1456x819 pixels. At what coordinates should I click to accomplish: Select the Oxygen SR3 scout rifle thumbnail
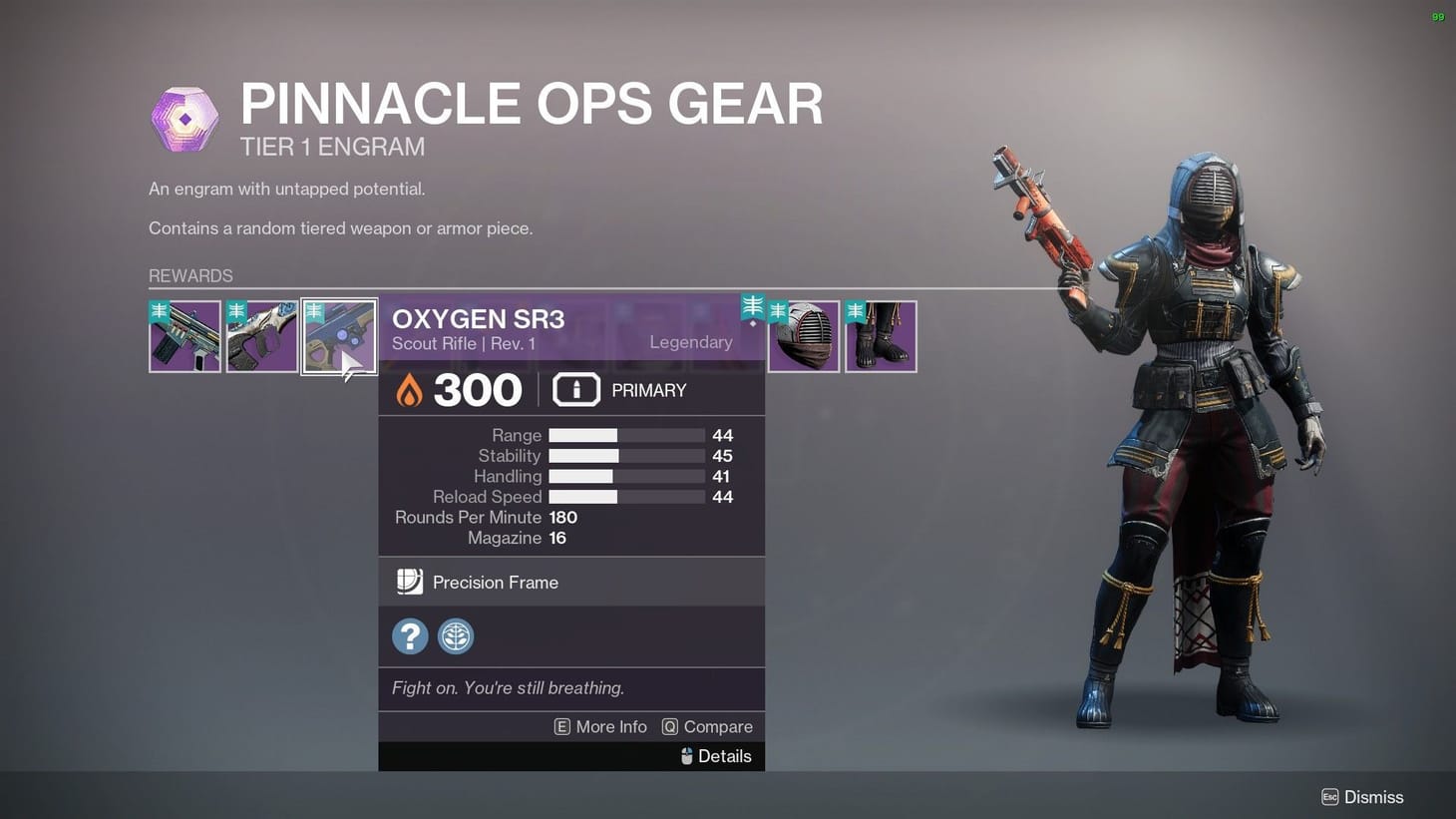(338, 336)
